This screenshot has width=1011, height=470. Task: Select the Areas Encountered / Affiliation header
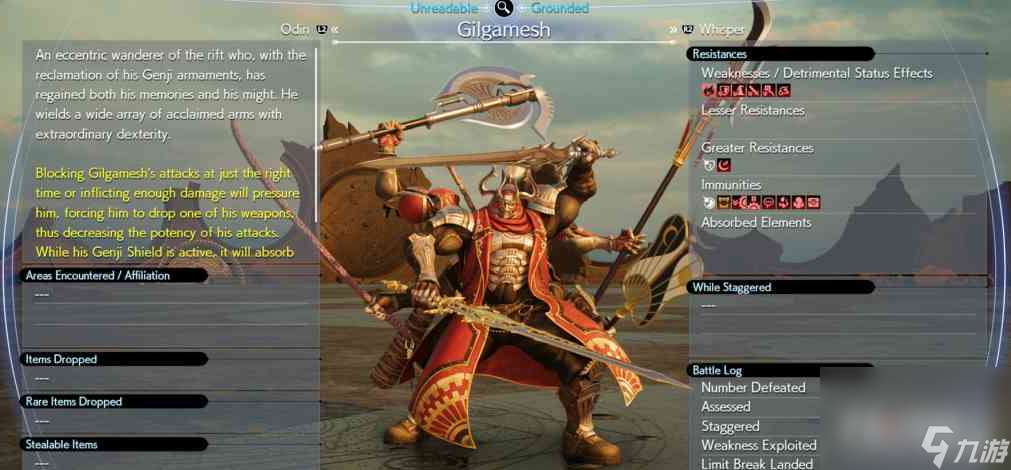(96, 275)
